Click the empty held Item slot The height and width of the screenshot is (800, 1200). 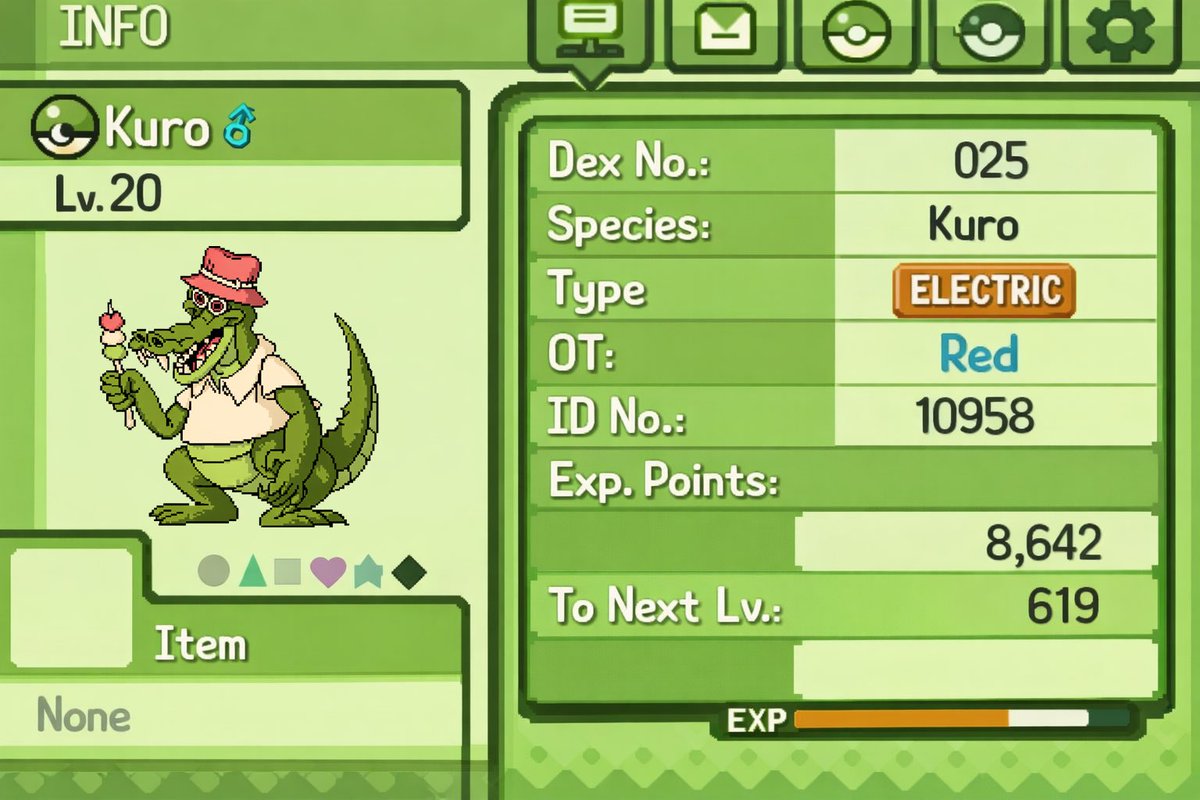point(70,607)
